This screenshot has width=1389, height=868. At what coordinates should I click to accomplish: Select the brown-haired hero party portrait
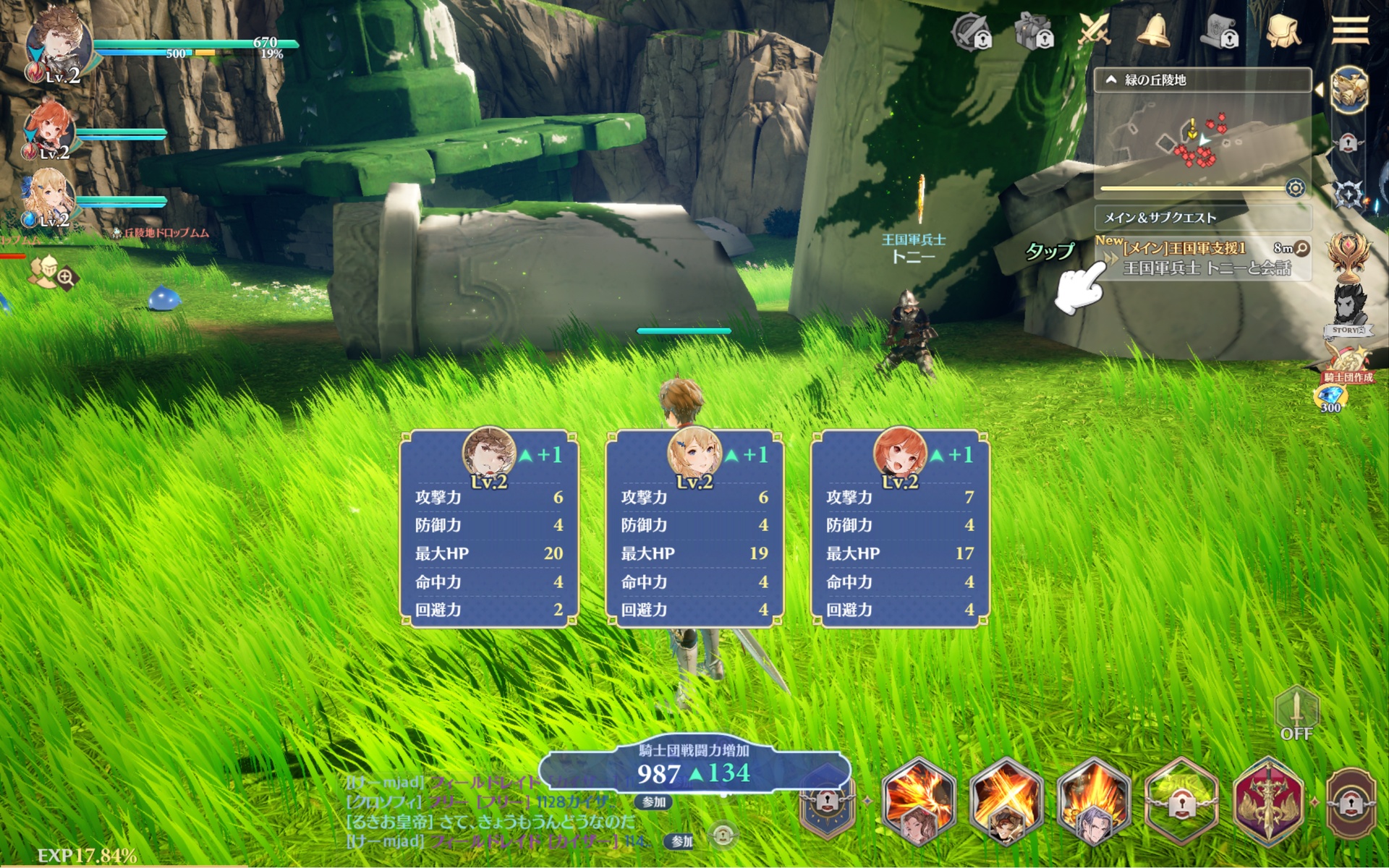[x=58, y=45]
